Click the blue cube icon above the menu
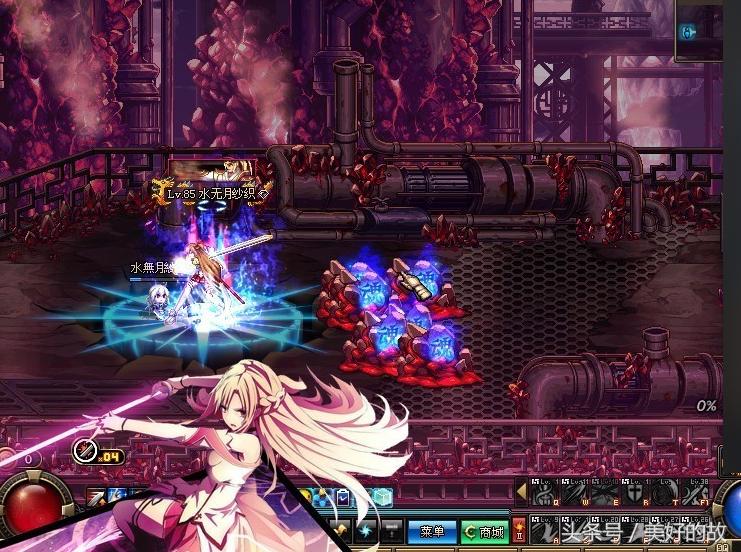Viewport: 741px width, 552px height. pyautogui.click(x=382, y=496)
